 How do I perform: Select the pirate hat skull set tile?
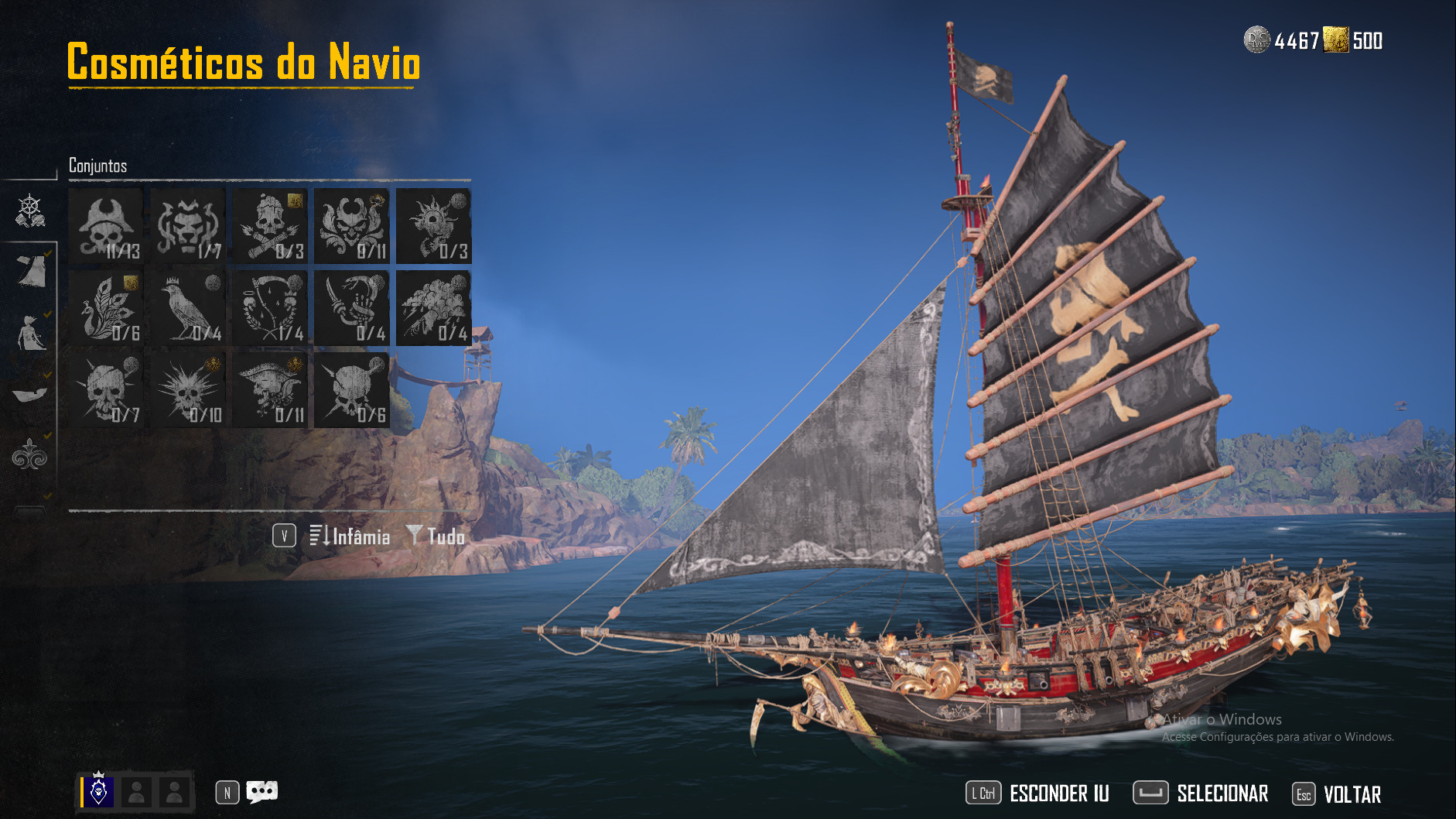(106, 226)
